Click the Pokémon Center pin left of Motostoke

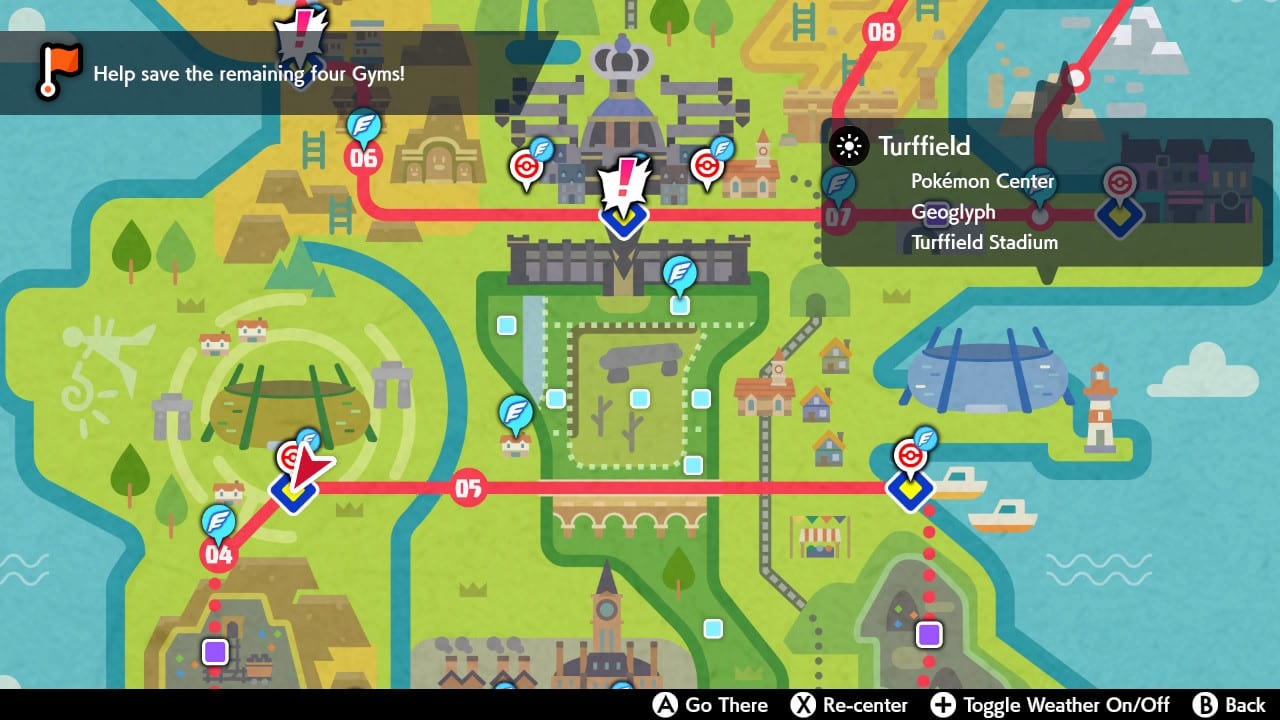coord(524,163)
